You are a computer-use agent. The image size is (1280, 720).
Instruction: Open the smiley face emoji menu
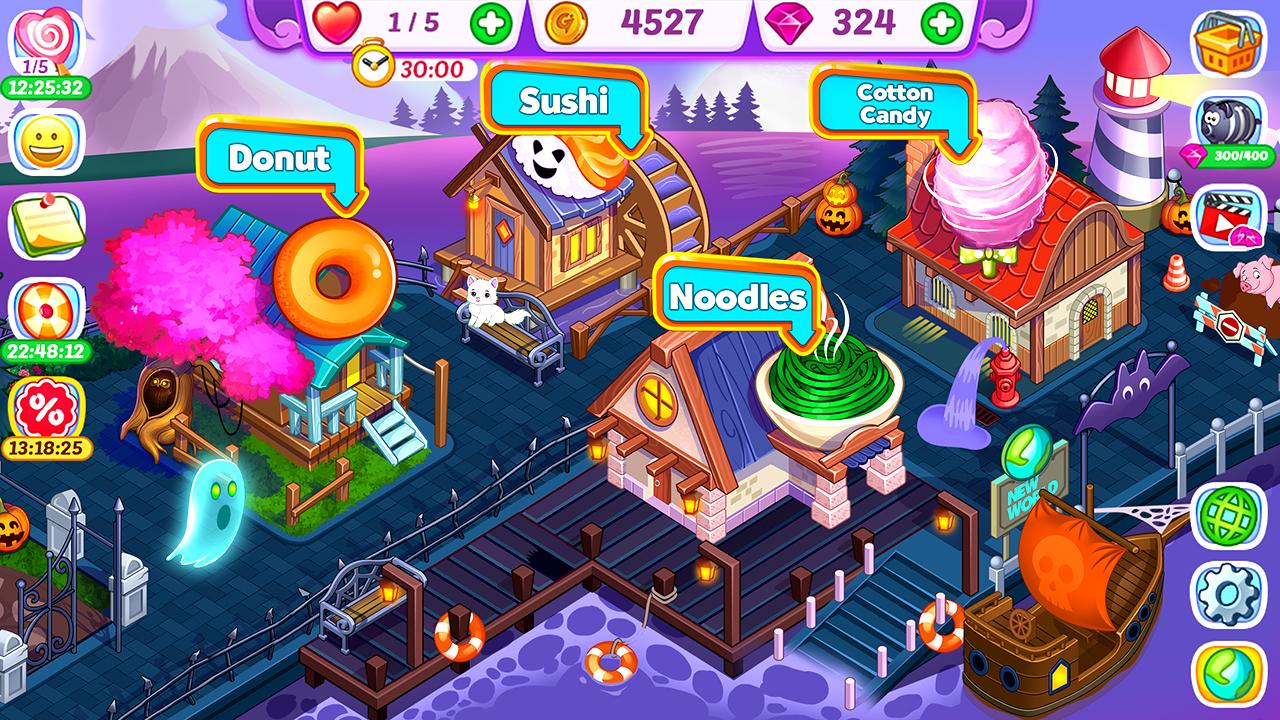(x=46, y=142)
